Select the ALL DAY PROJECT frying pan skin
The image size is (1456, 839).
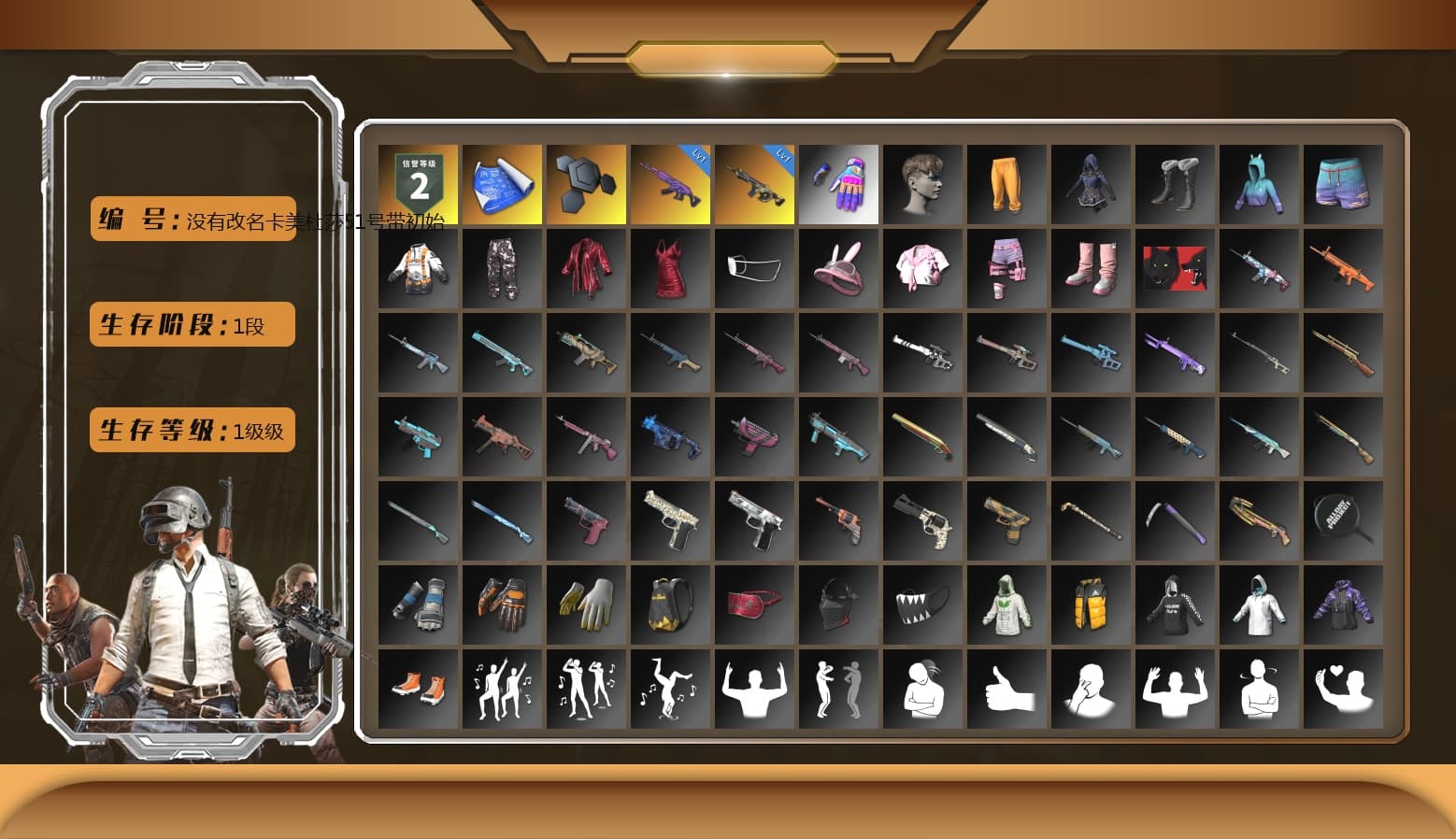(x=1344, y=520)
